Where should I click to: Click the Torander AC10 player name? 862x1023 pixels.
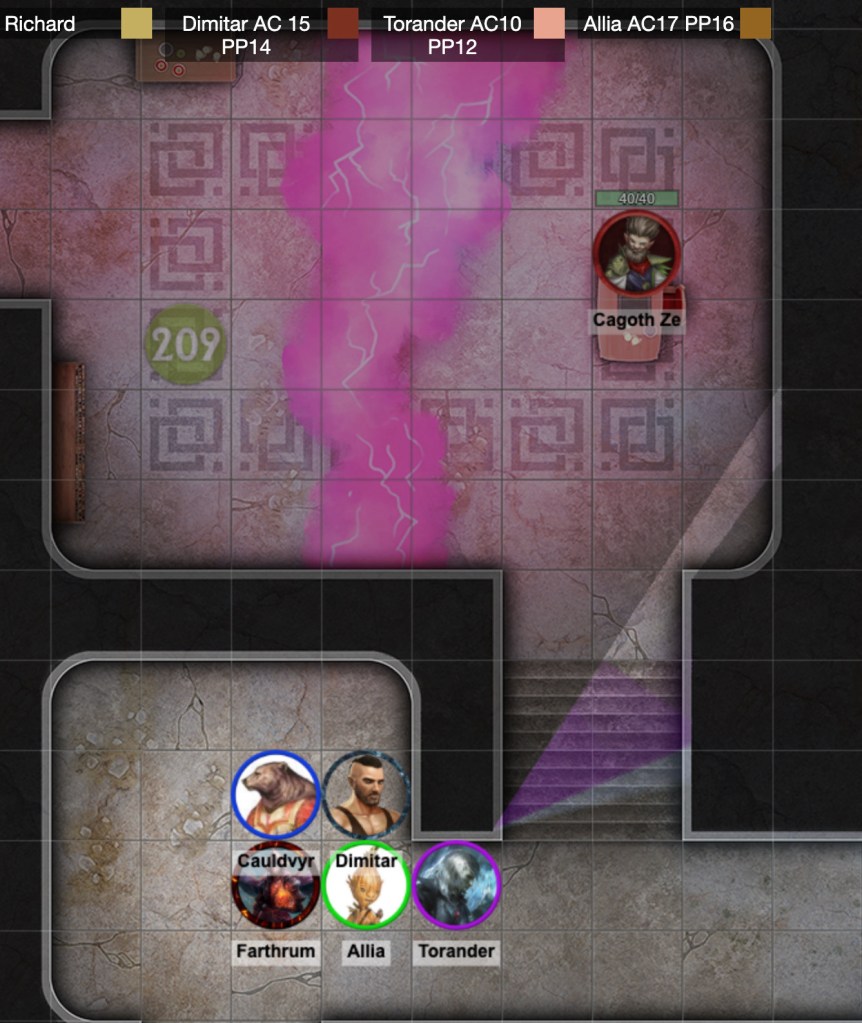click(x=452, y=23)
